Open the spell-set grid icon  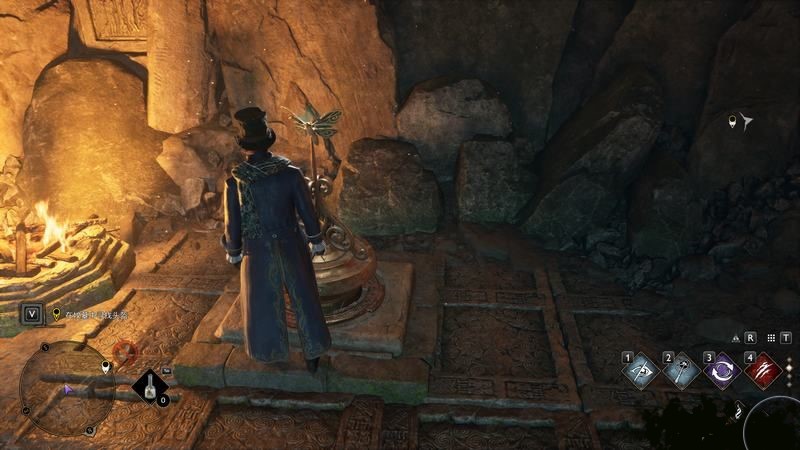pos(771,338)
